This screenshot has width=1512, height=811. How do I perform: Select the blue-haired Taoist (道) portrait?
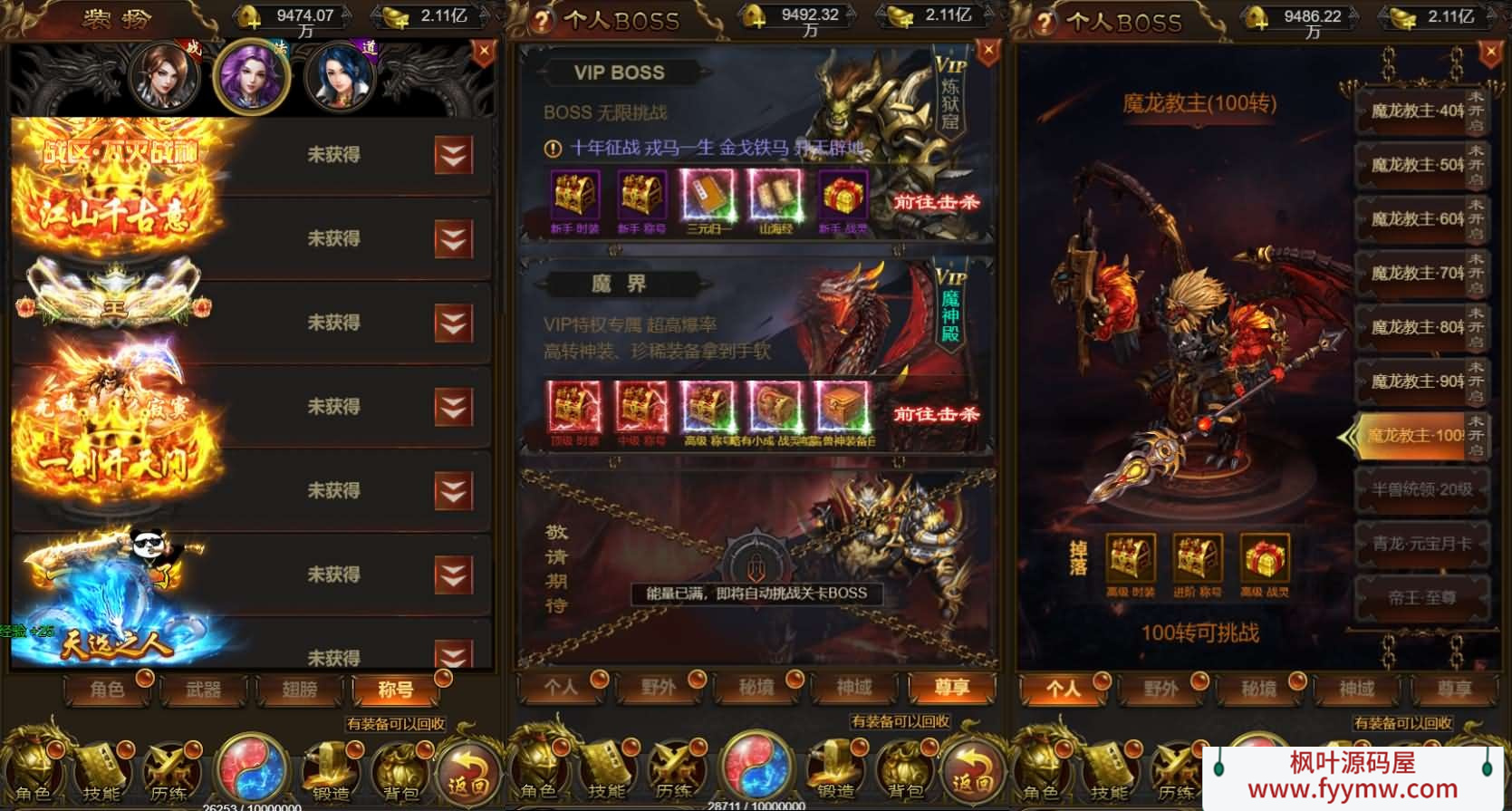(x=340, y=75)
